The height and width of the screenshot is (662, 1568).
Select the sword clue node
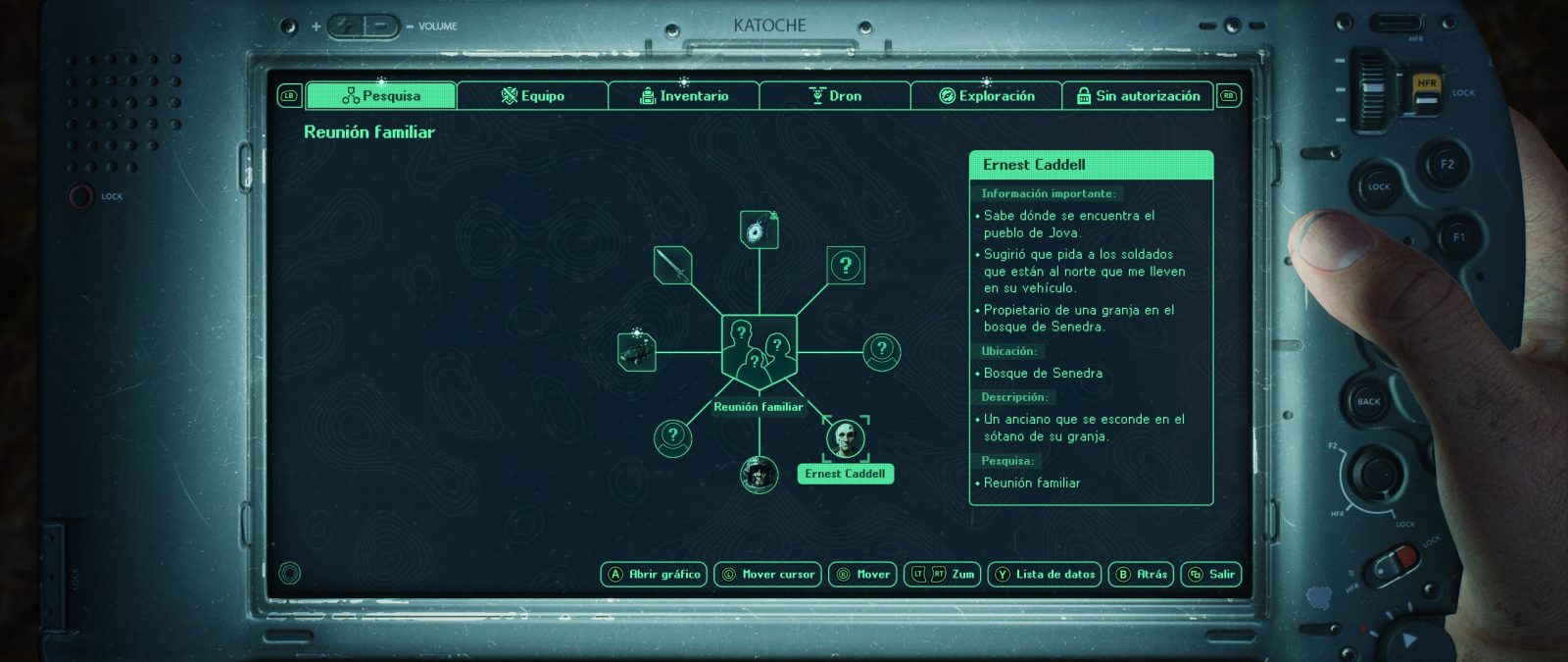(x=672, y=265)
